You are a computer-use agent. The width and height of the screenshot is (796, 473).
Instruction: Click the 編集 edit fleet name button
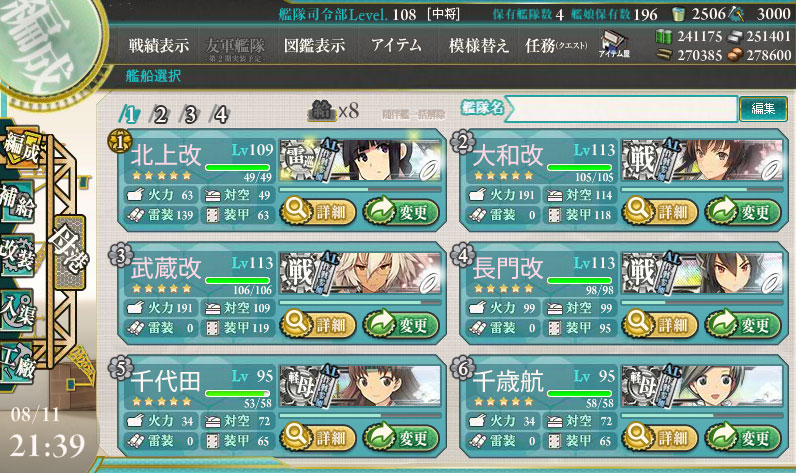(x=762, y=108)
